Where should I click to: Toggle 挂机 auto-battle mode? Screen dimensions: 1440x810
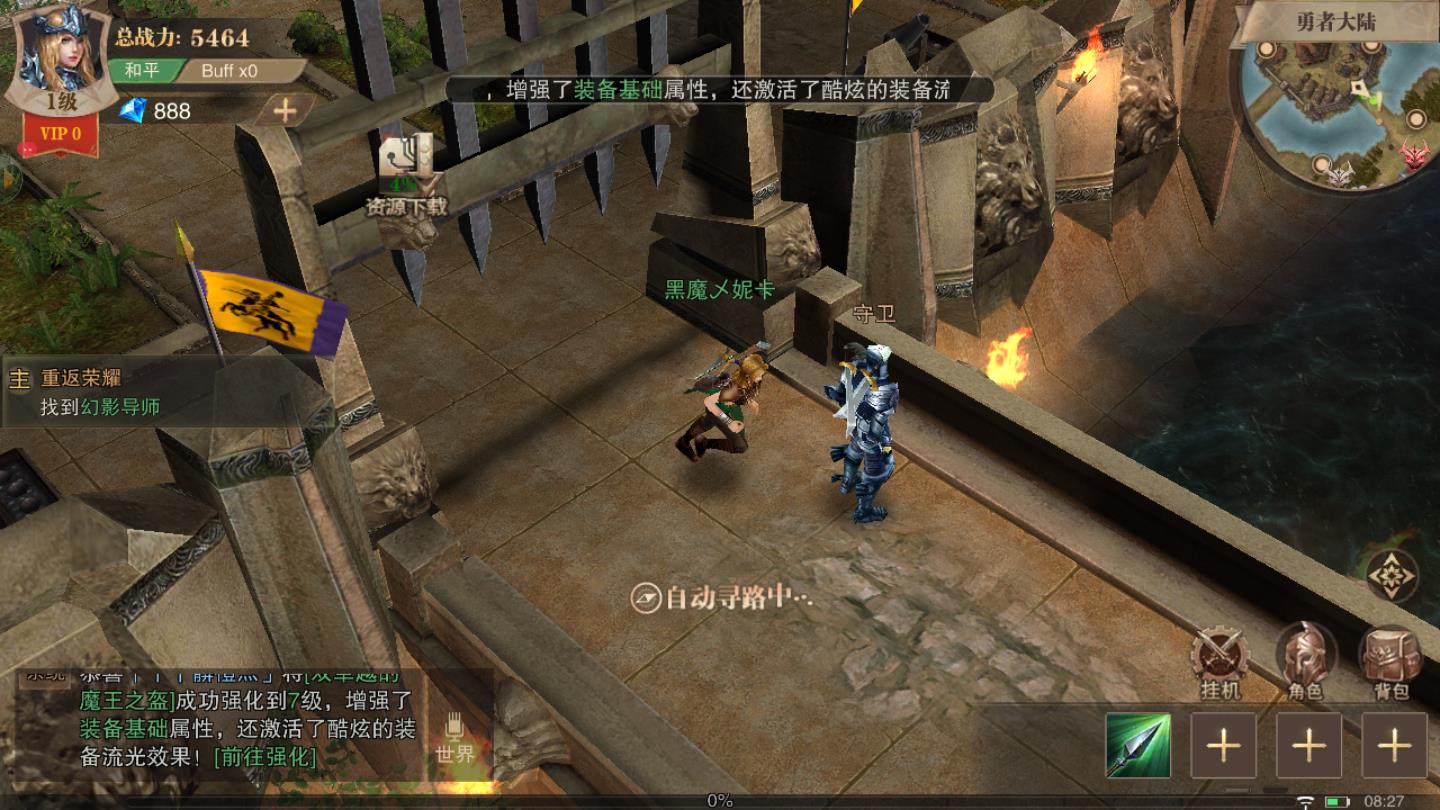tap(1220, 660)
